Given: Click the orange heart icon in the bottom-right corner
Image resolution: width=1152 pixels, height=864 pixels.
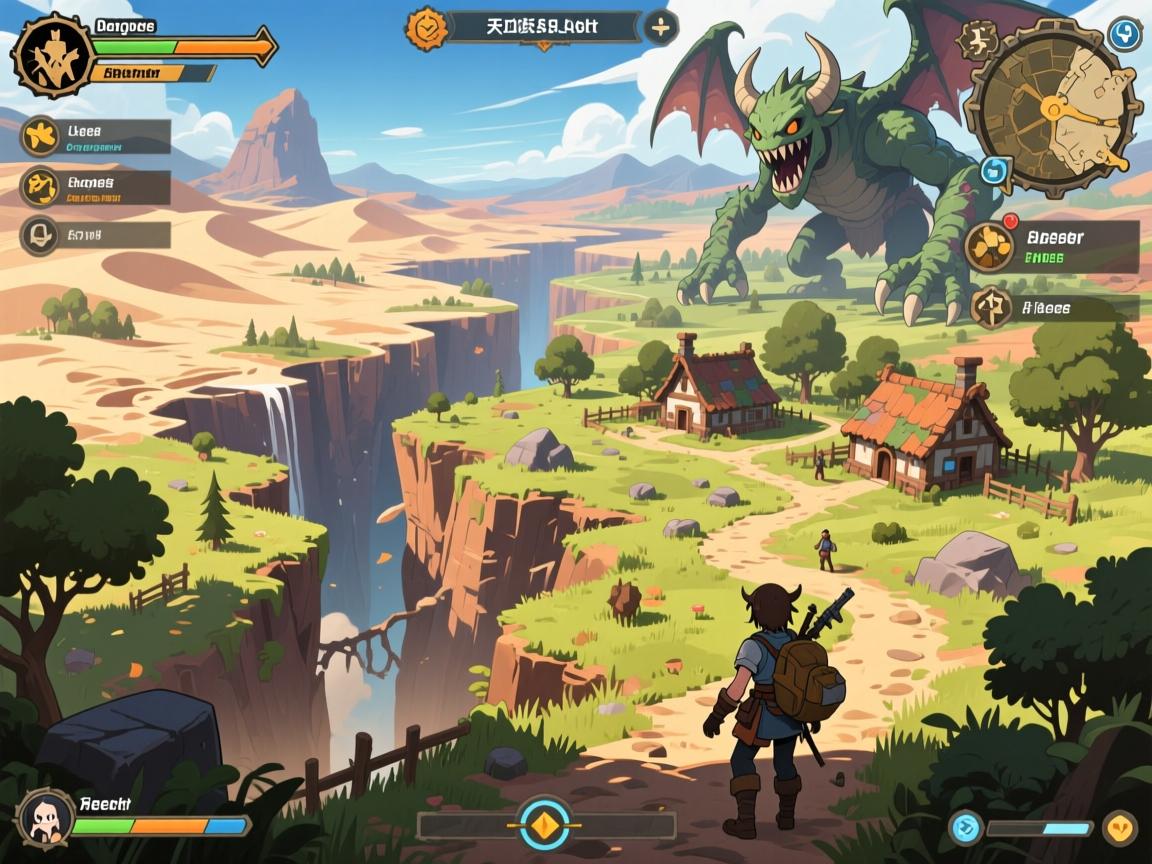Looking at the screenshot, I should (1120, 827).
